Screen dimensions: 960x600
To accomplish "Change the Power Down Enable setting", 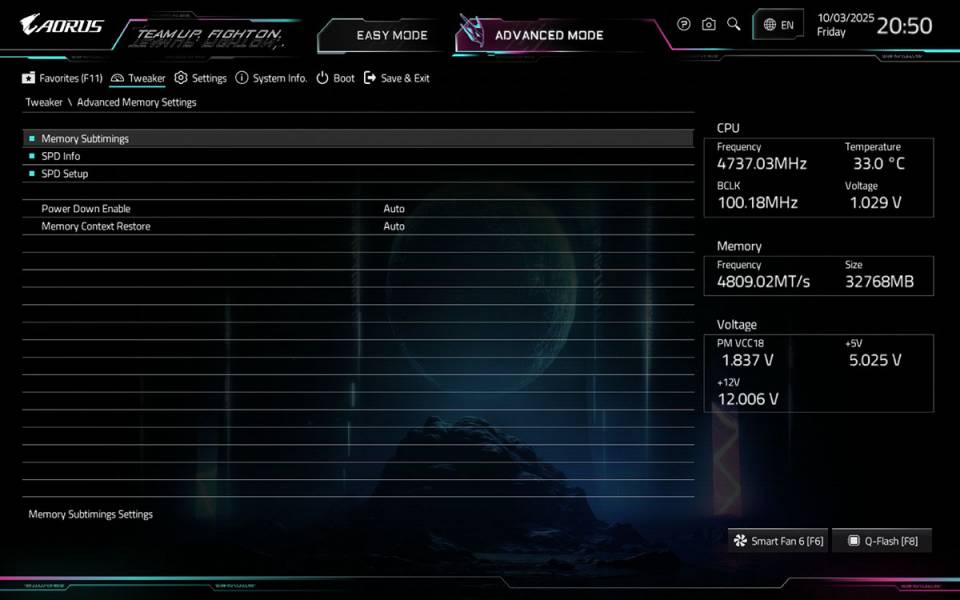I will pos(394,209).
